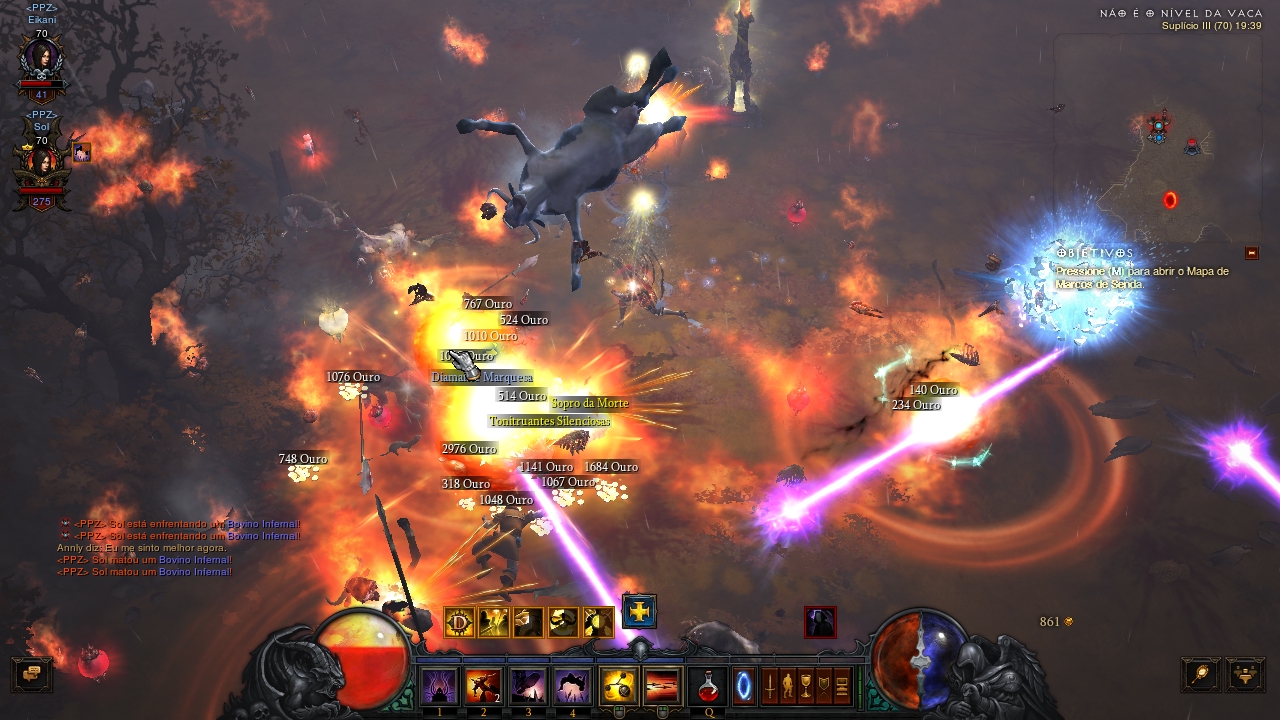1280x720 pixels.
Task: Open the game menu computer button
Action: (x=842, y=686)
